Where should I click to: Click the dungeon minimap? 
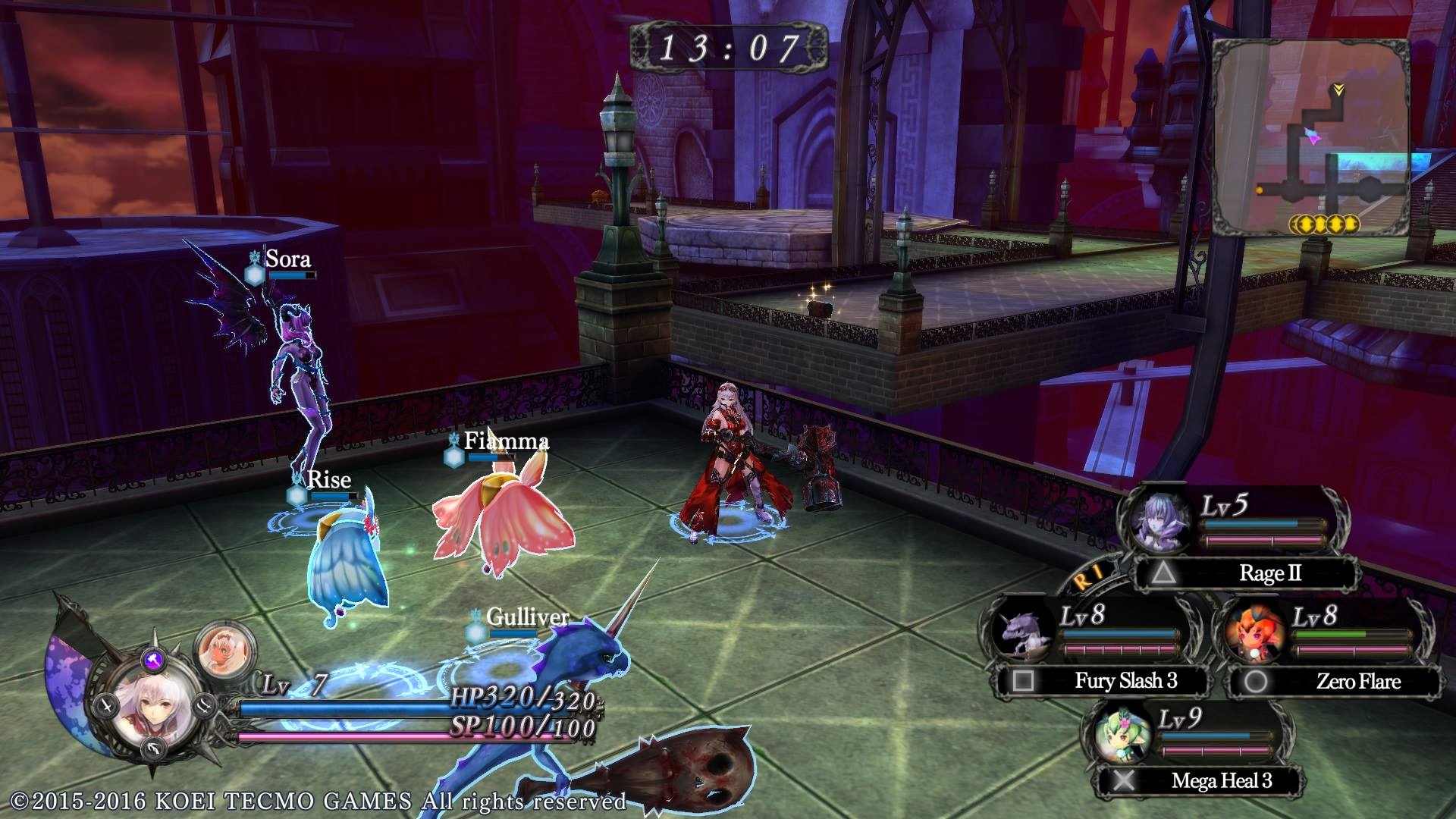[x=1310, y=138]
